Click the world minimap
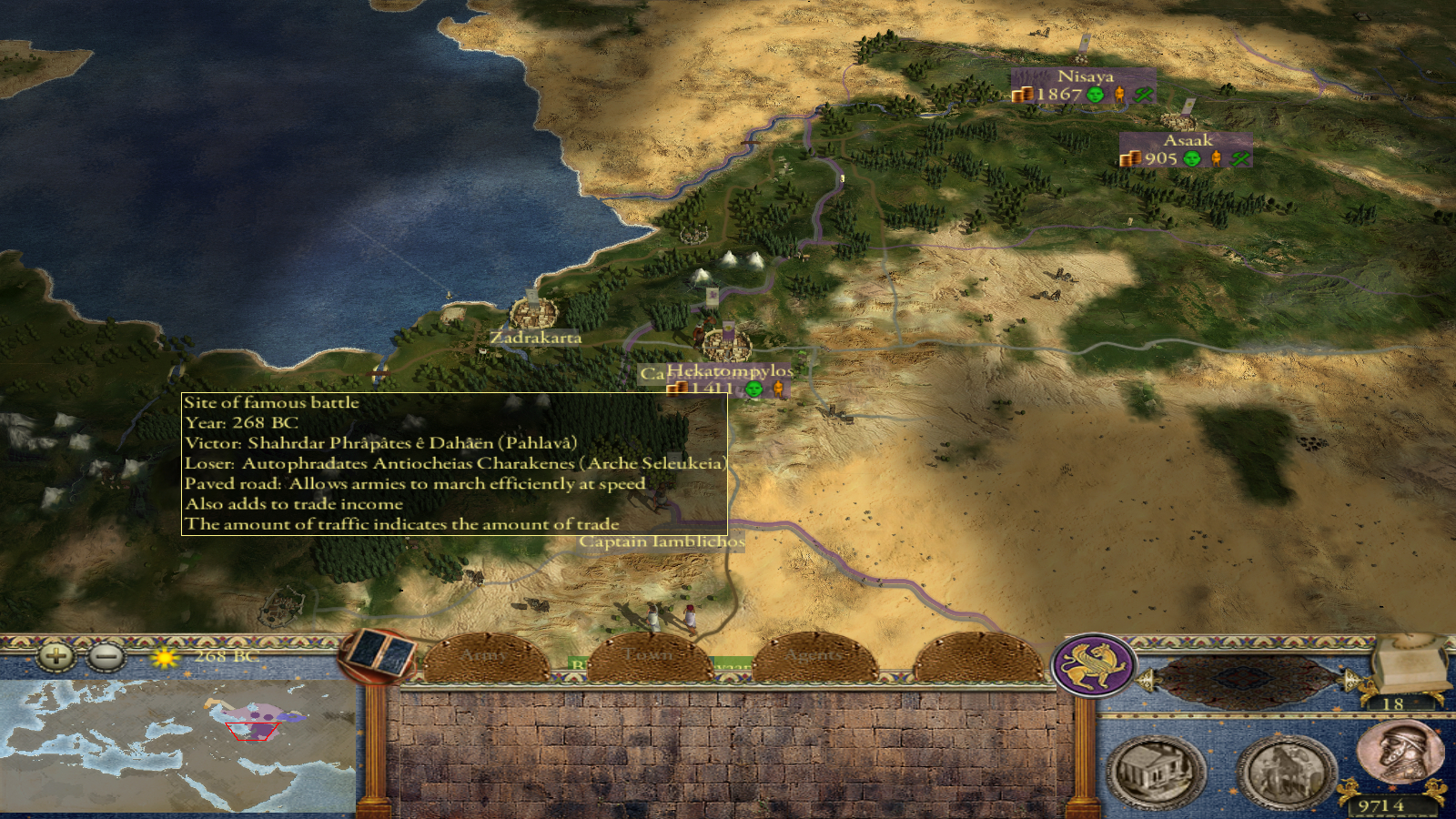The width and height of the screenshot is (1456, 819). pos(177,746)
